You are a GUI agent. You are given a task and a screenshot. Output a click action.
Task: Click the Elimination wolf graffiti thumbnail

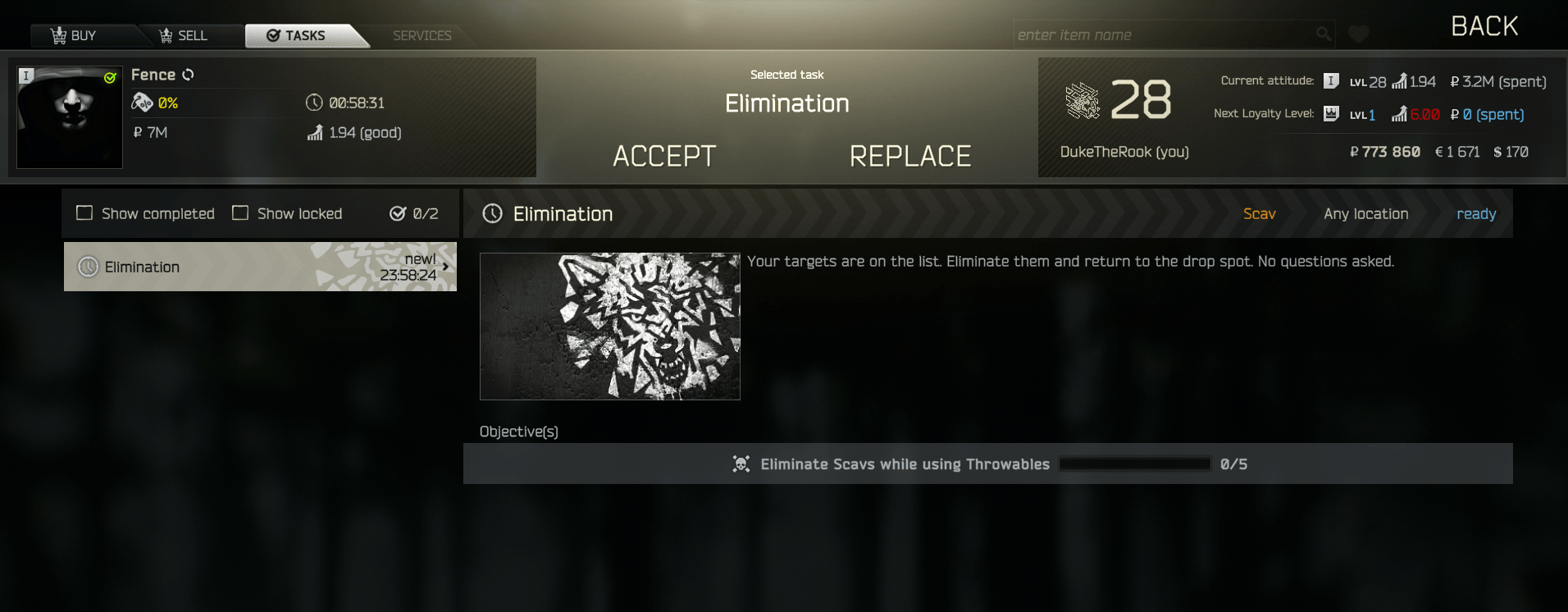(x=609, y=326)
